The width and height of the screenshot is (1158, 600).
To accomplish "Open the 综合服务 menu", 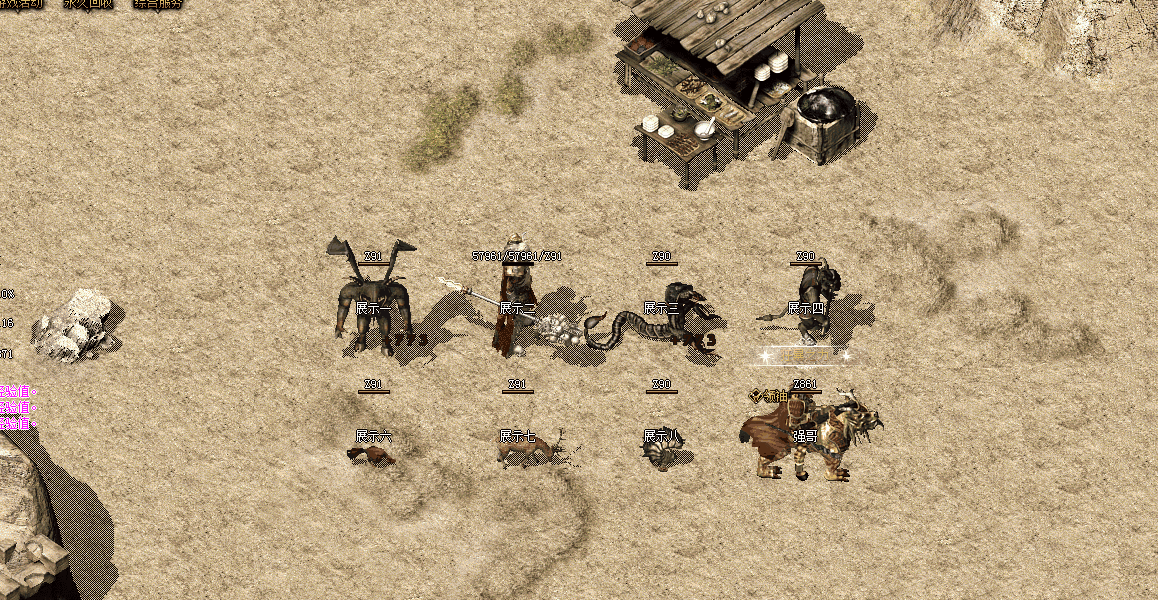I will pyautogui.click(x=158, y=4).
